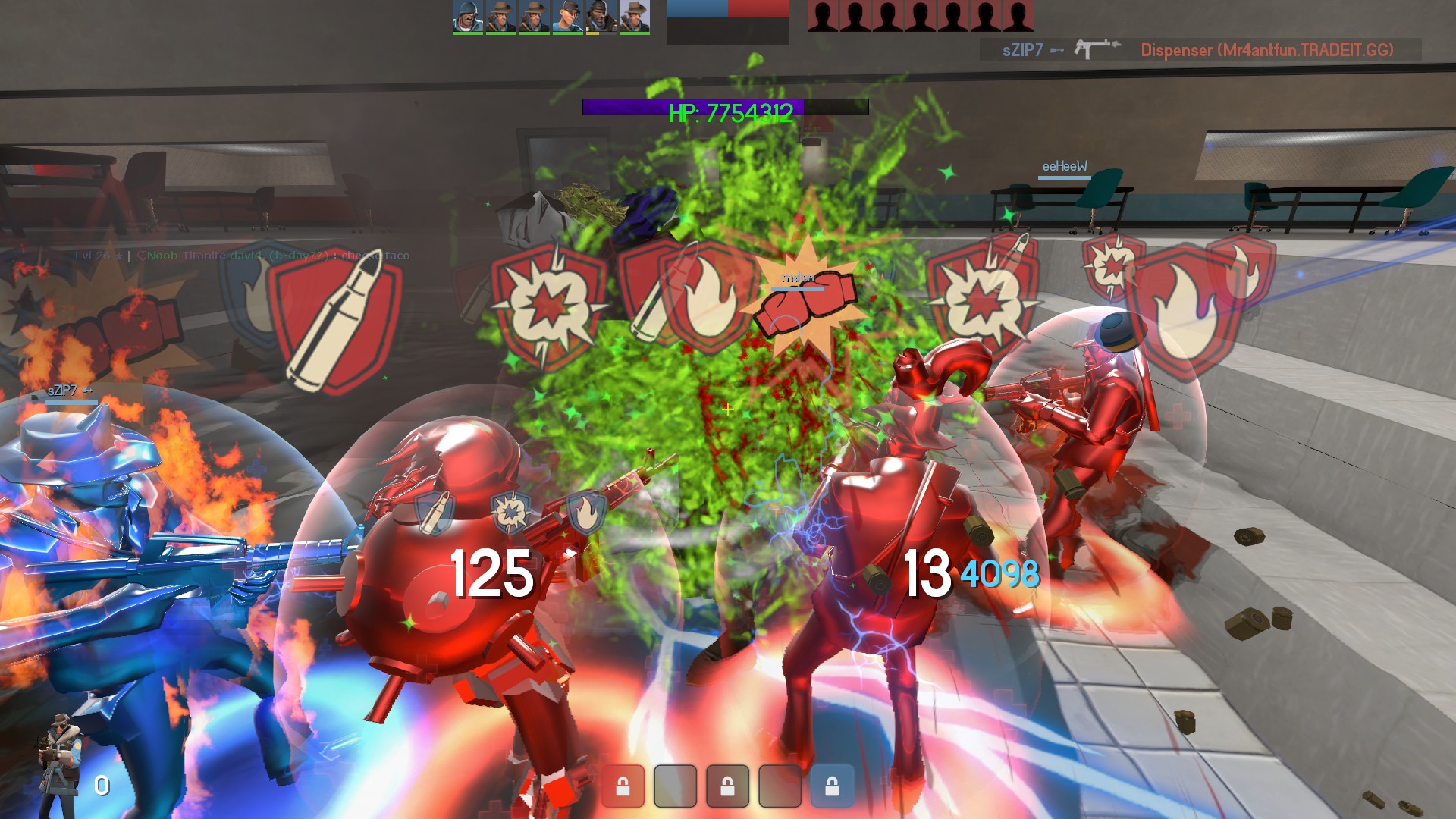Click the Scout teammate portrait
This screenshot has width=1456, height=819.
tap(567, 17)
